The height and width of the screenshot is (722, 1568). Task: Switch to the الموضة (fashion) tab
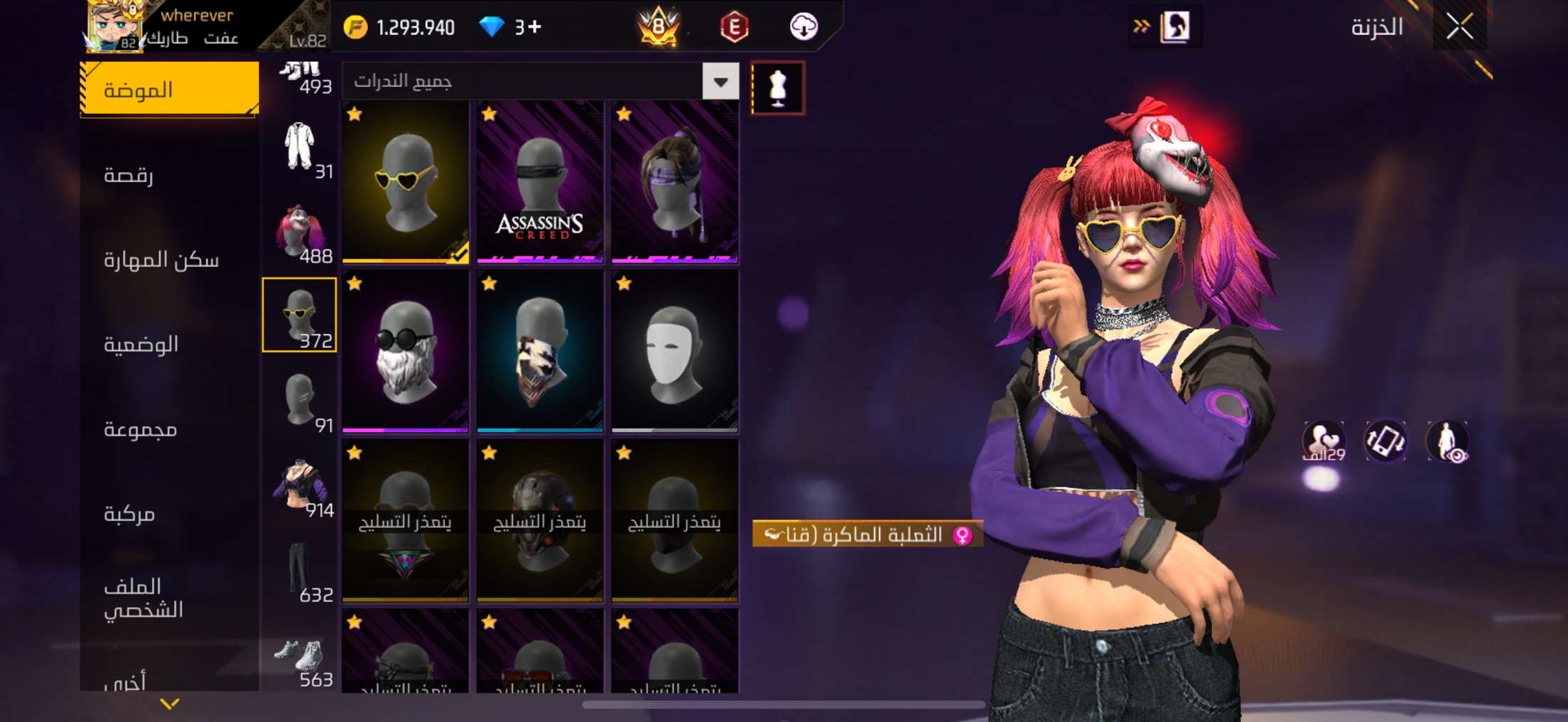pyautogui.click(x=169, y=90)
